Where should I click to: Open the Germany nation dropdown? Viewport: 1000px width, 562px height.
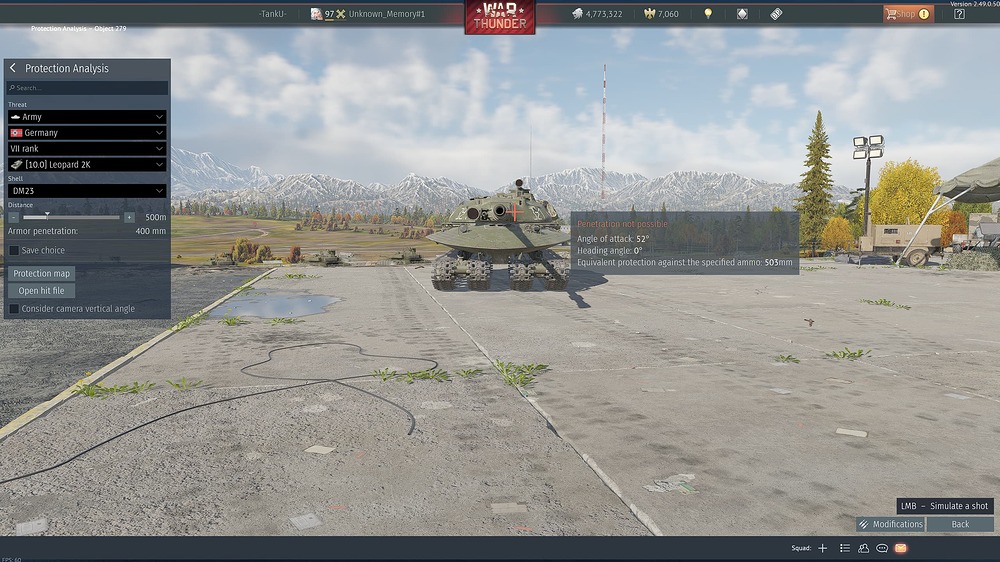[x=86, y=133]
